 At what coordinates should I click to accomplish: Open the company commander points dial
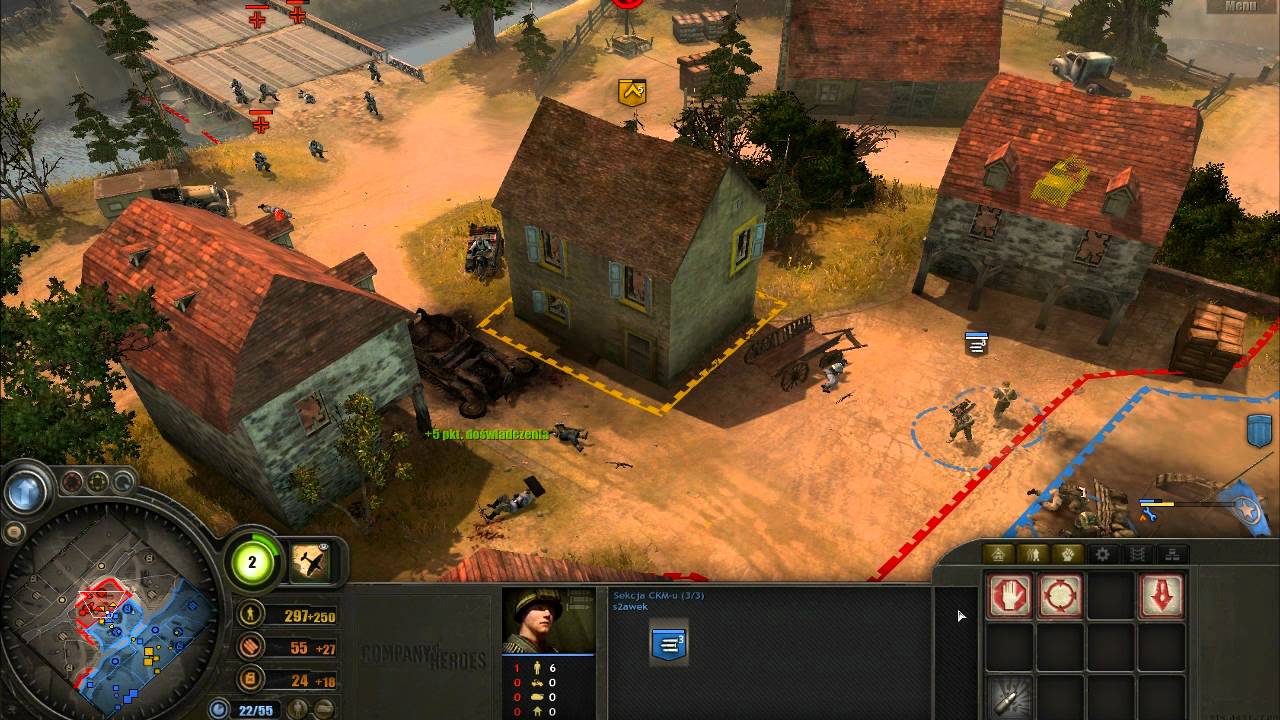click(252, 562)
